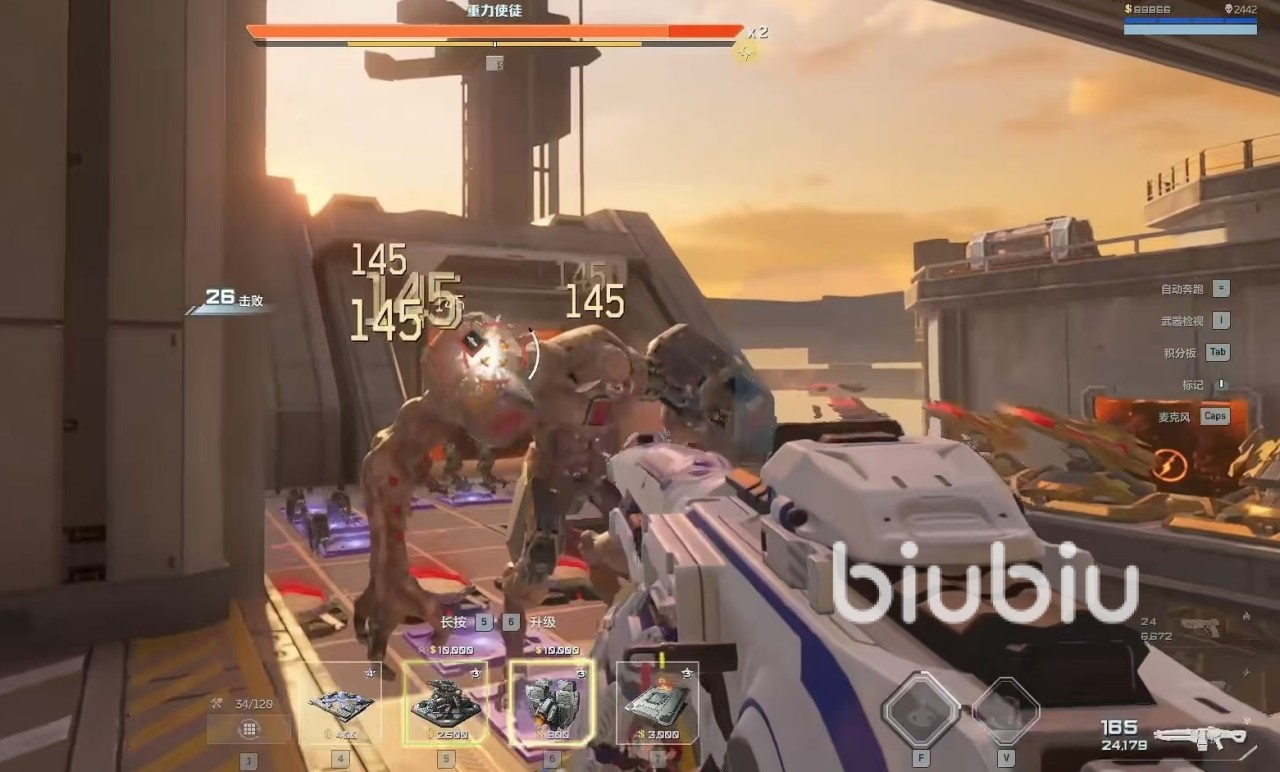Choose the $2,500 turret build slot

(x=445, y=704)
